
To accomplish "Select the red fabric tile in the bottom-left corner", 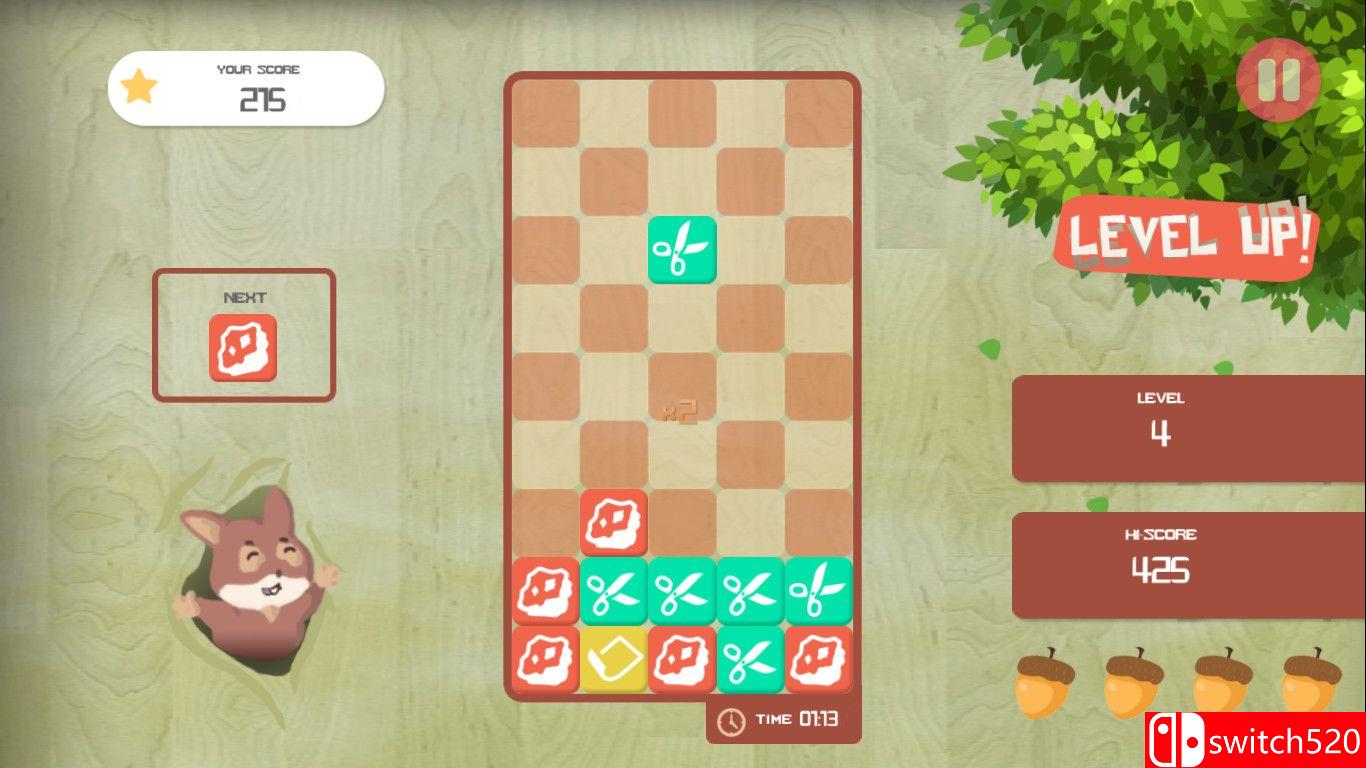I will [545, 660].
